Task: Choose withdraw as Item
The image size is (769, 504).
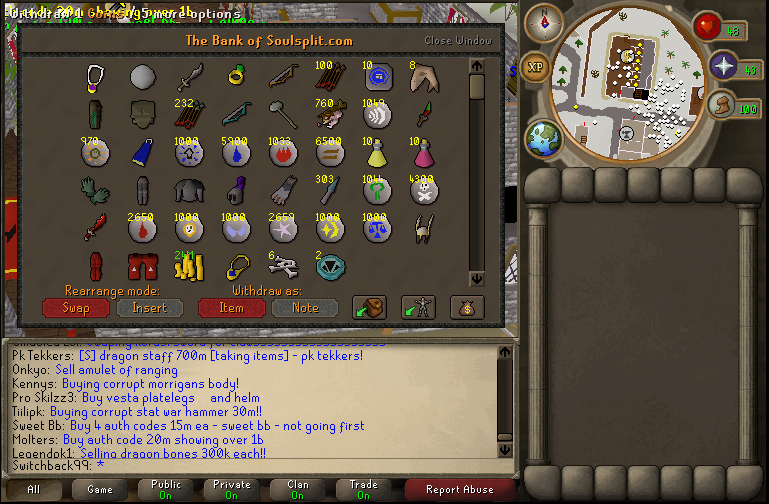Action: click(x=232, y=308)
